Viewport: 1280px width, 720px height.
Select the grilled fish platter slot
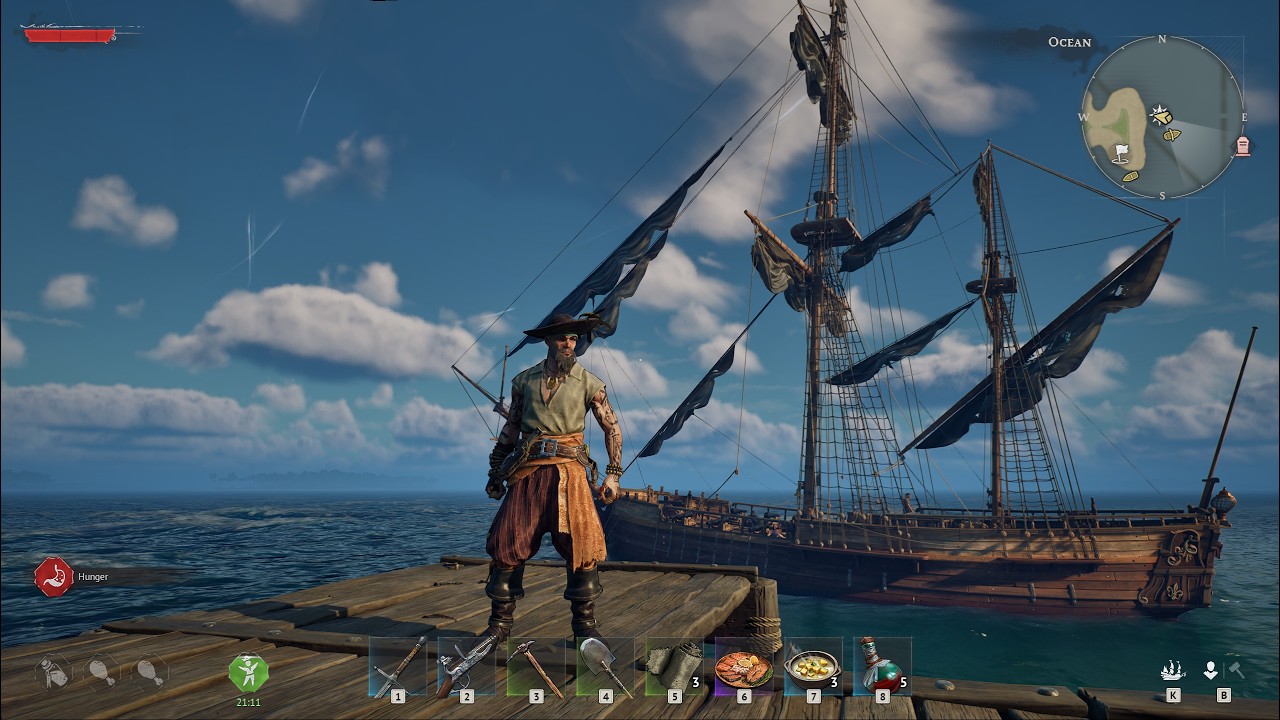[743, 666]
